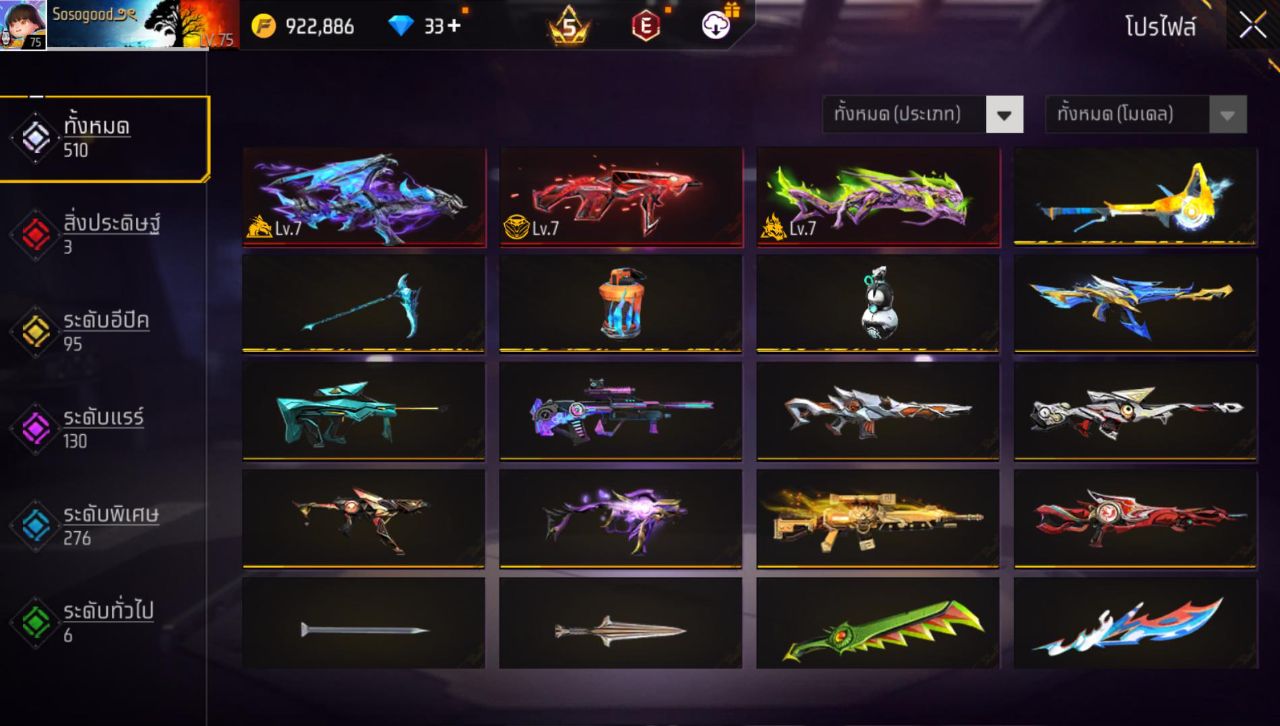Select the penguin grenade skin thumbnail
This screenshot has height=726, width=1280.
click(877, 304)
